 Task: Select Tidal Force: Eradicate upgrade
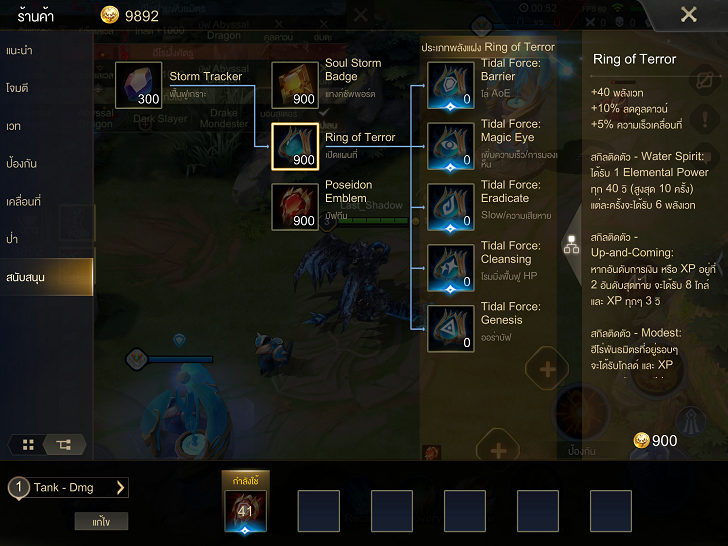(451, 207)
